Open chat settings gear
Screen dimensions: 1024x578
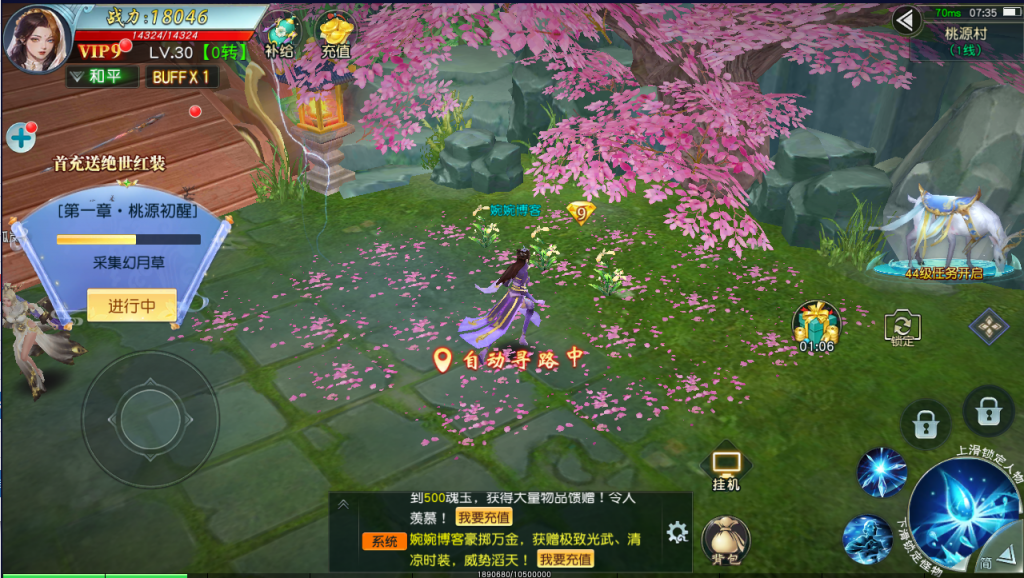677,532
